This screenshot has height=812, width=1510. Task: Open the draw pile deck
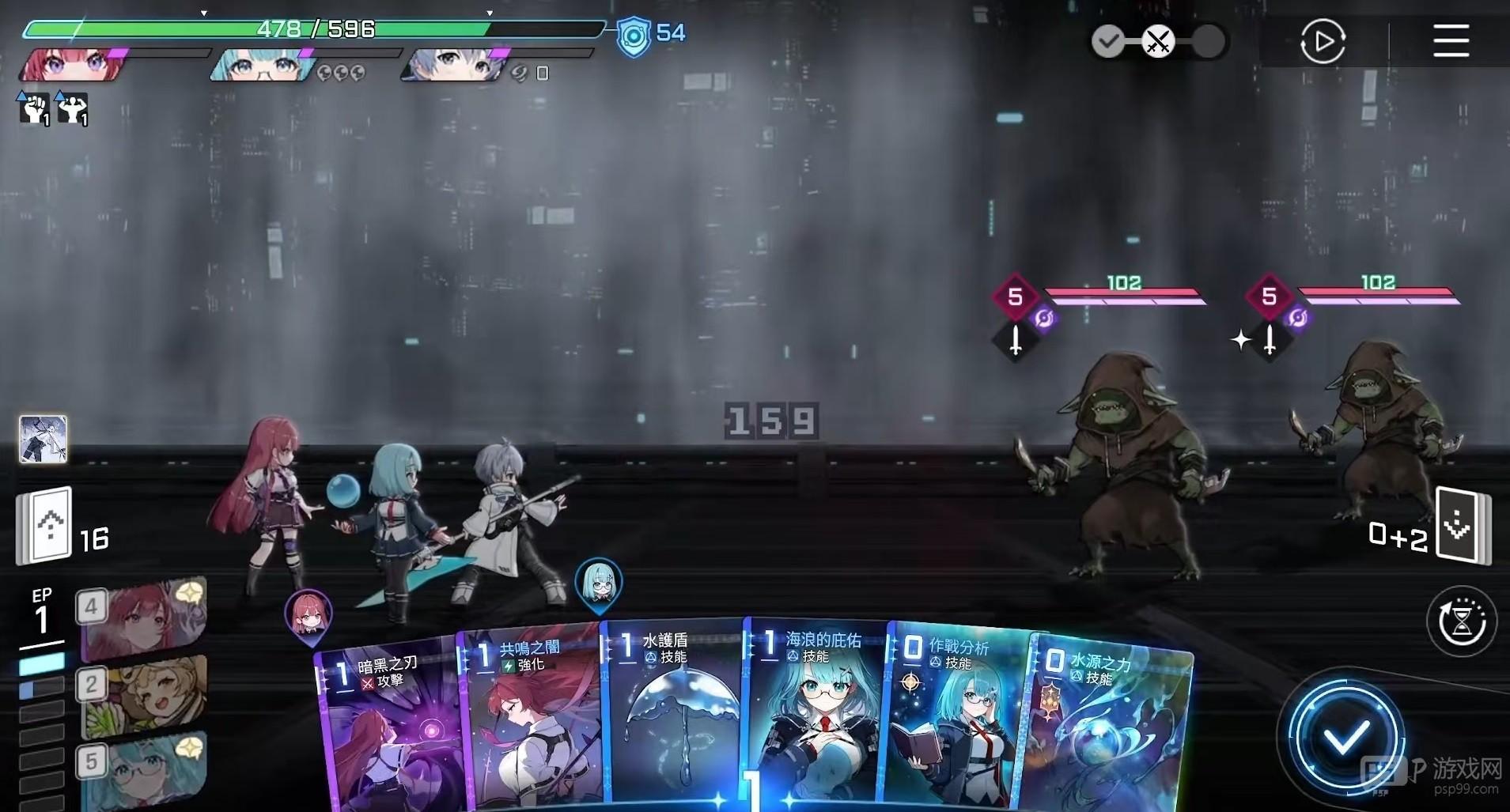coord(46,526)
